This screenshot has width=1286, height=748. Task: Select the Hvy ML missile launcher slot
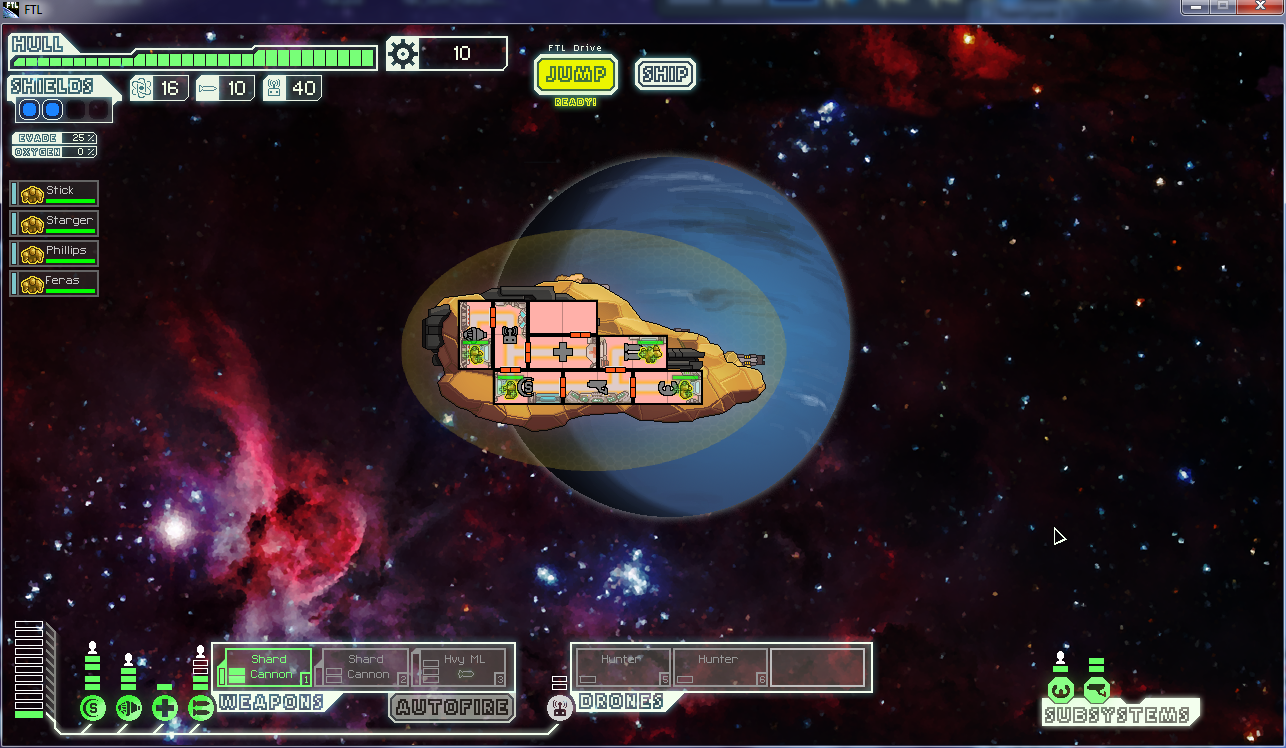463,668
